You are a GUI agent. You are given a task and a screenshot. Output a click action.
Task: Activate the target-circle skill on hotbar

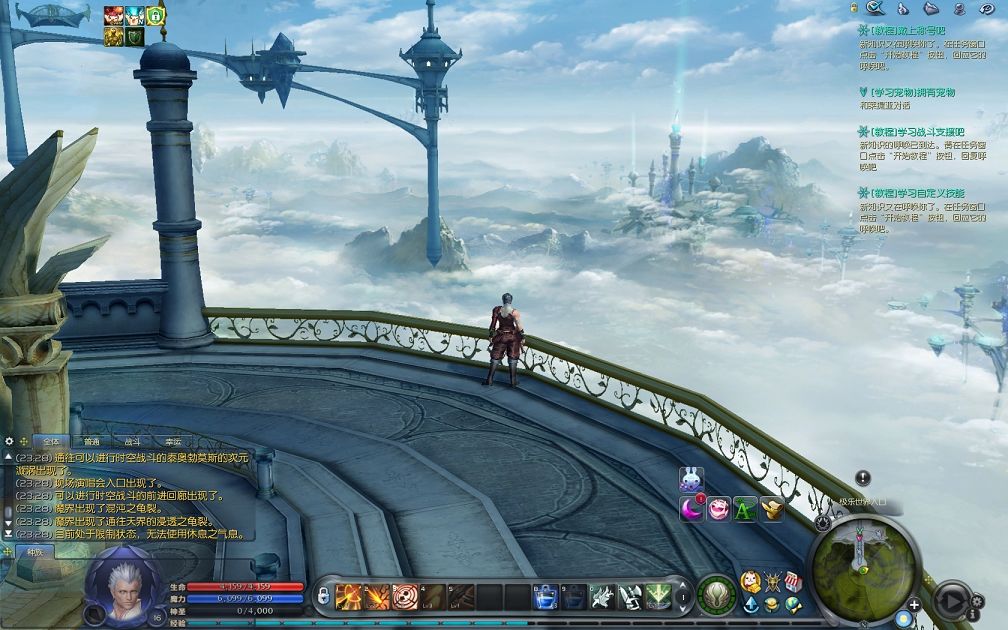405,596
